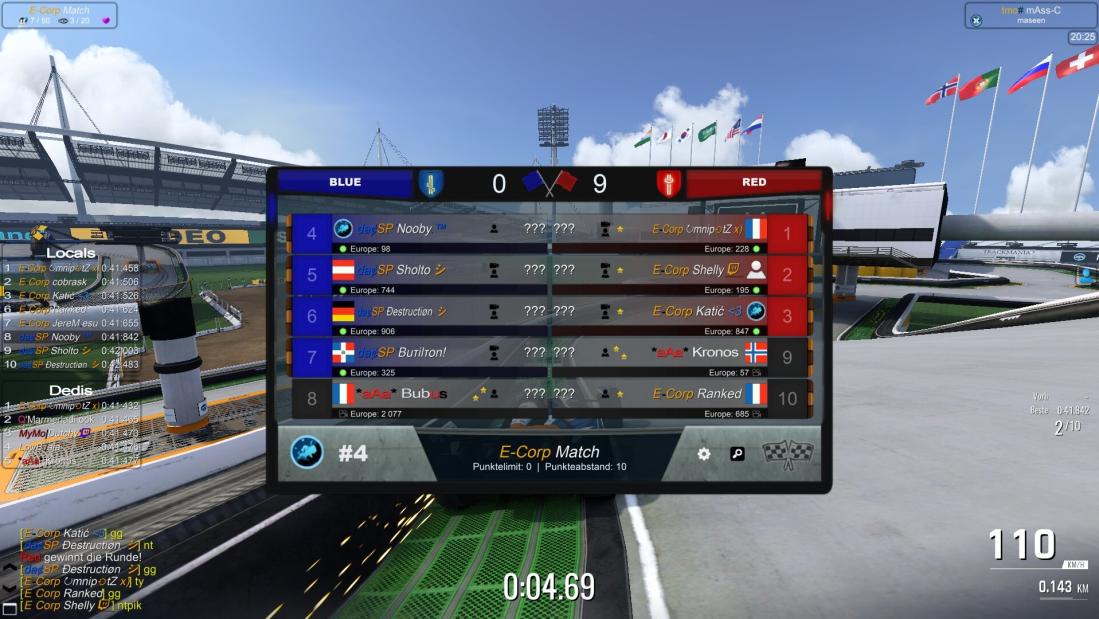Image resolution: width=1099 pixels, height=619 pixels.
Task: Select player Butilton's scoreboard row
Action: coord(420,357)
